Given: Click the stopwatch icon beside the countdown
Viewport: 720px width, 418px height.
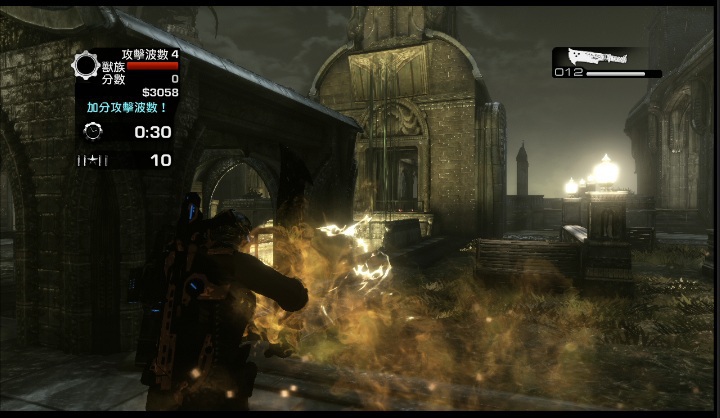Looking at the screenshot, I should [93, 131].
